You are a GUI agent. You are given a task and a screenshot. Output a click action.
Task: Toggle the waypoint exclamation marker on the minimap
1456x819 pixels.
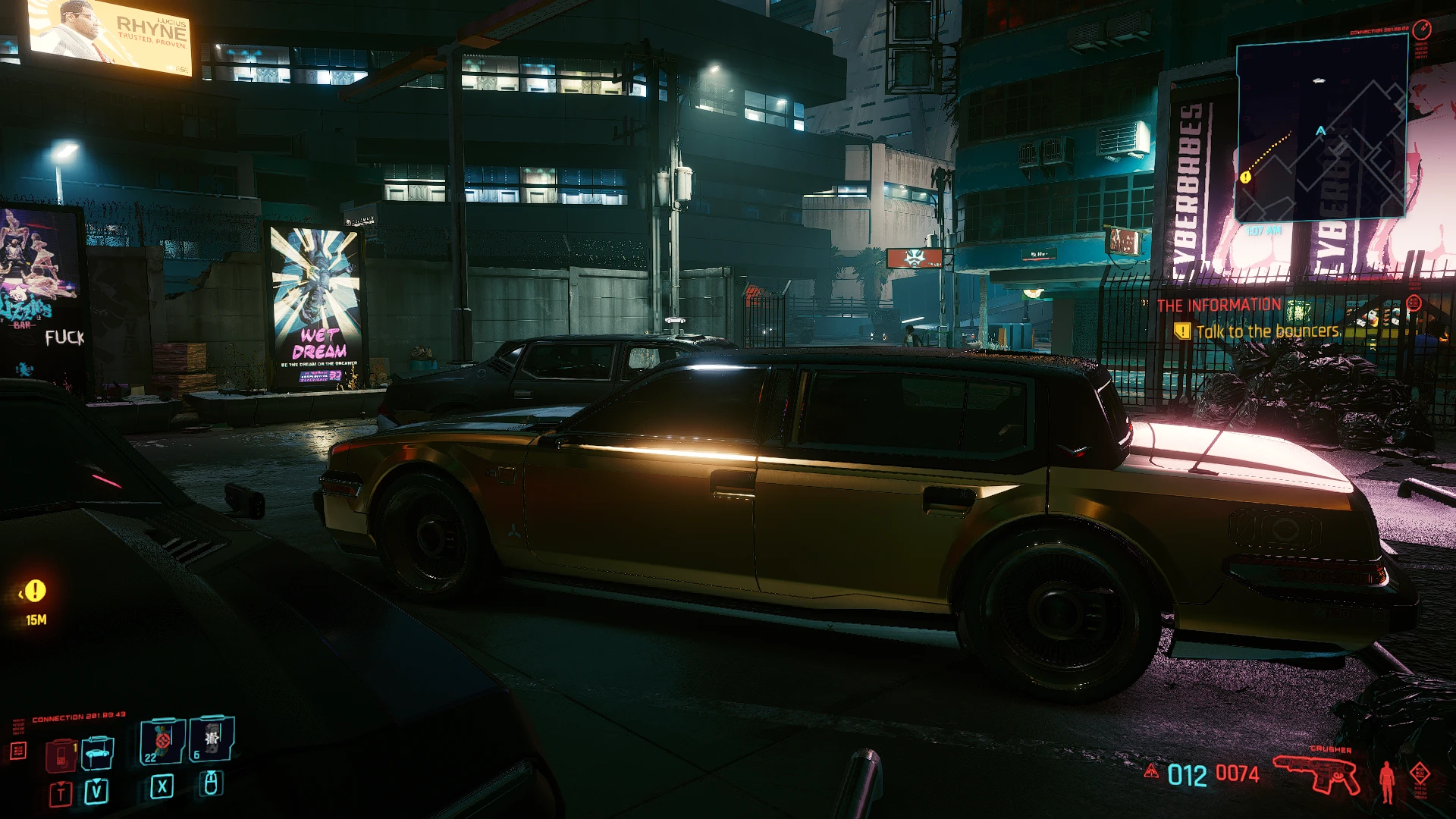coord(1244,177)
